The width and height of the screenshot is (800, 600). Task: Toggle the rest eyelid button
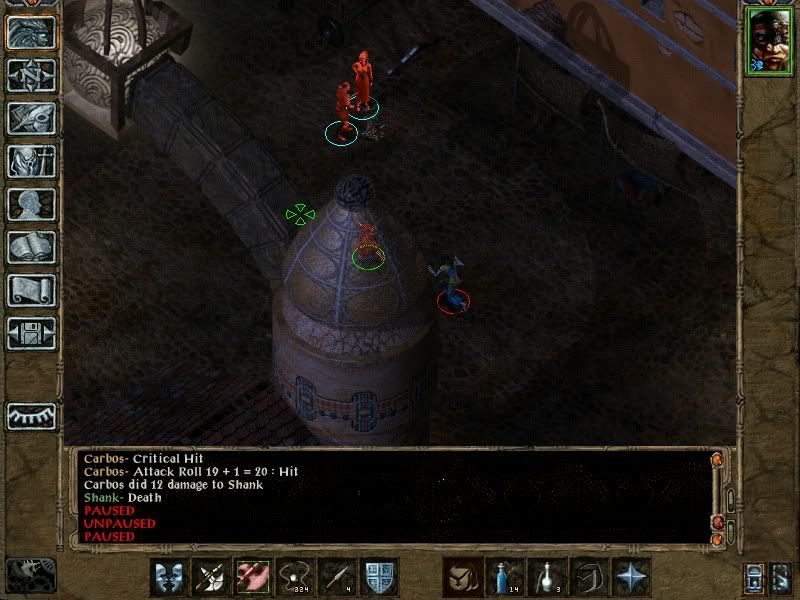32,416
